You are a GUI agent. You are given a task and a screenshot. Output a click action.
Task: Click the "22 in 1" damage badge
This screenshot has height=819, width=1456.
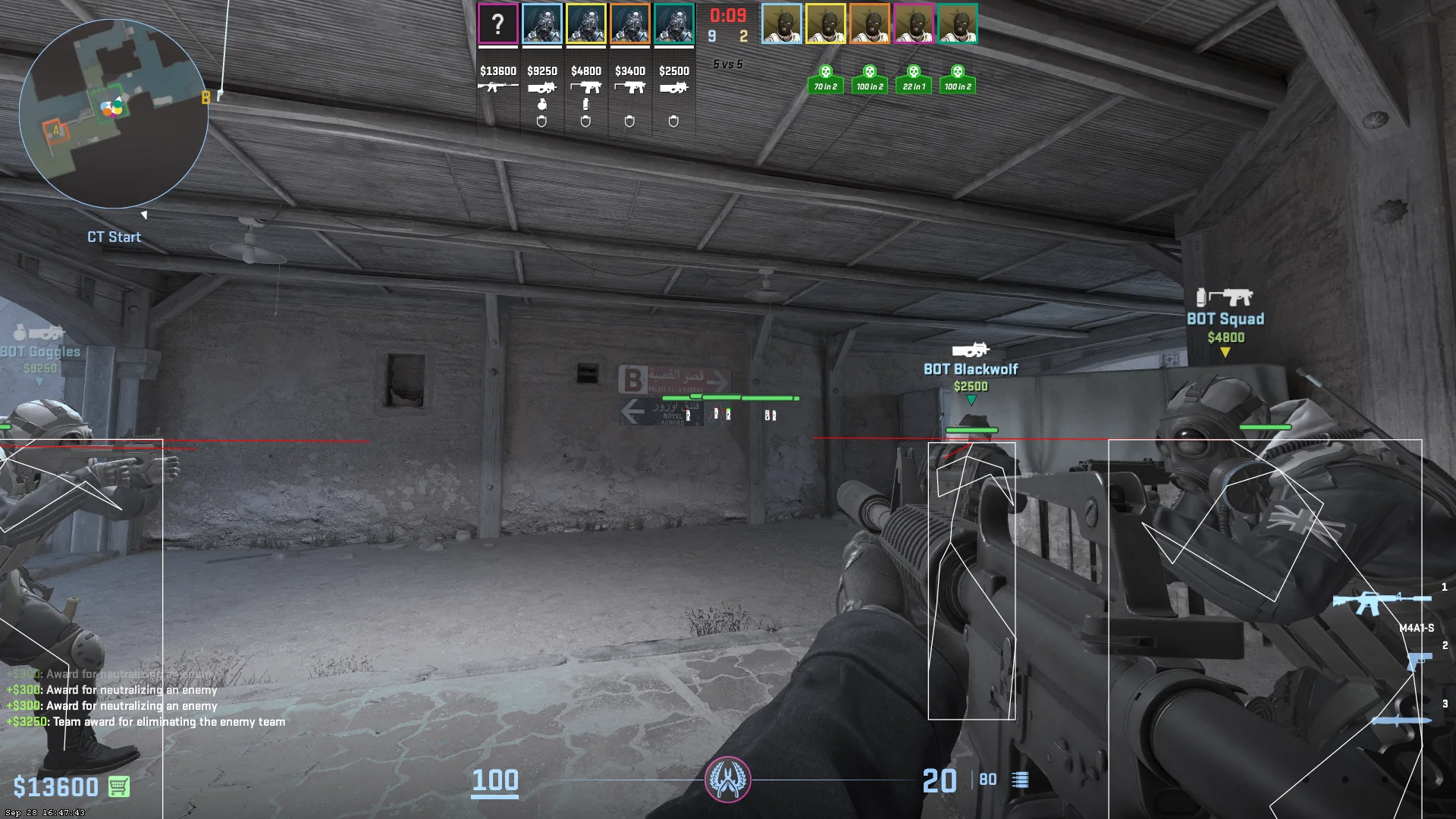pyautogui.click(x=913, y=80)
